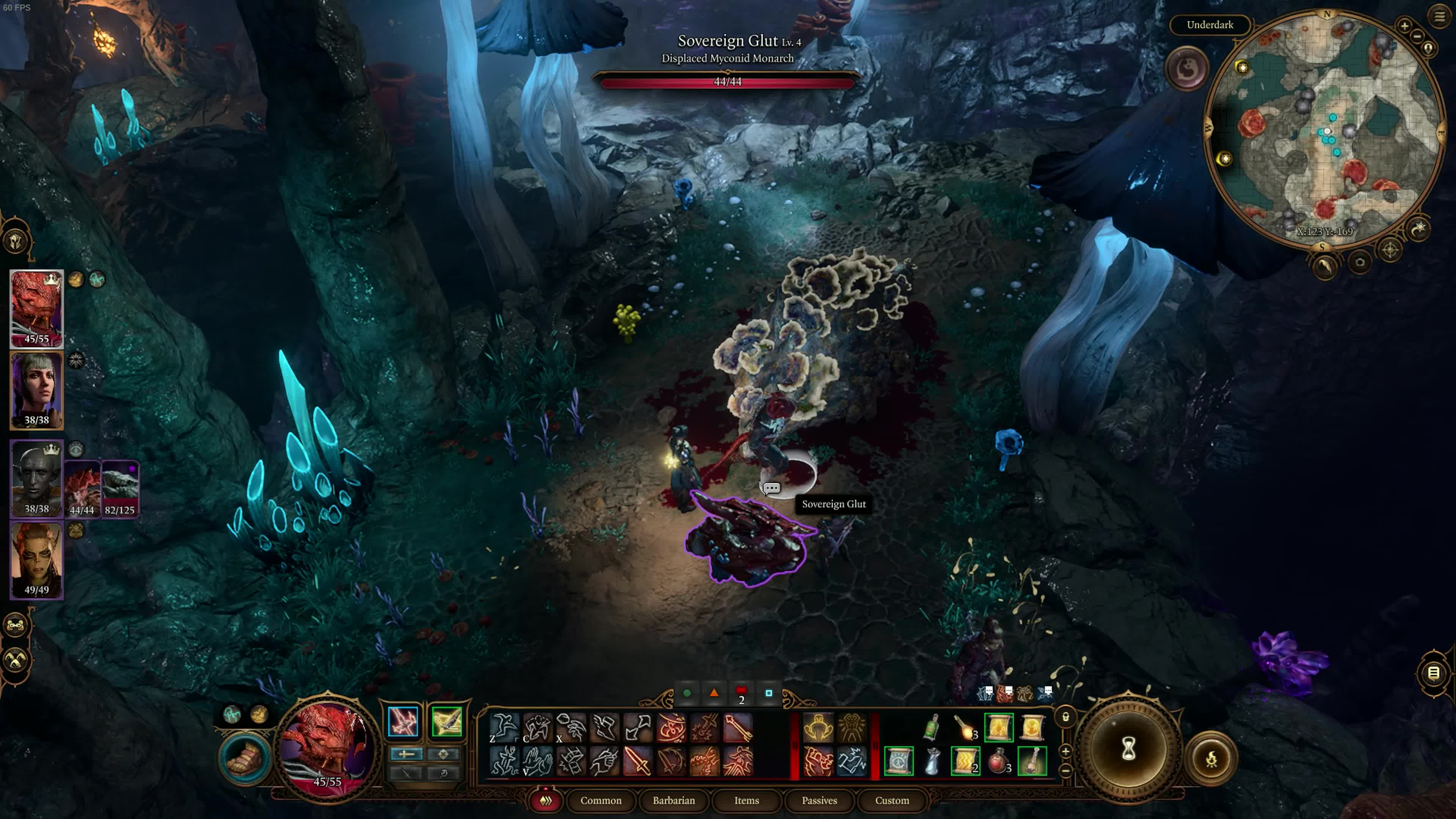Select the orange-haired elf party portrait

[37, 560]
